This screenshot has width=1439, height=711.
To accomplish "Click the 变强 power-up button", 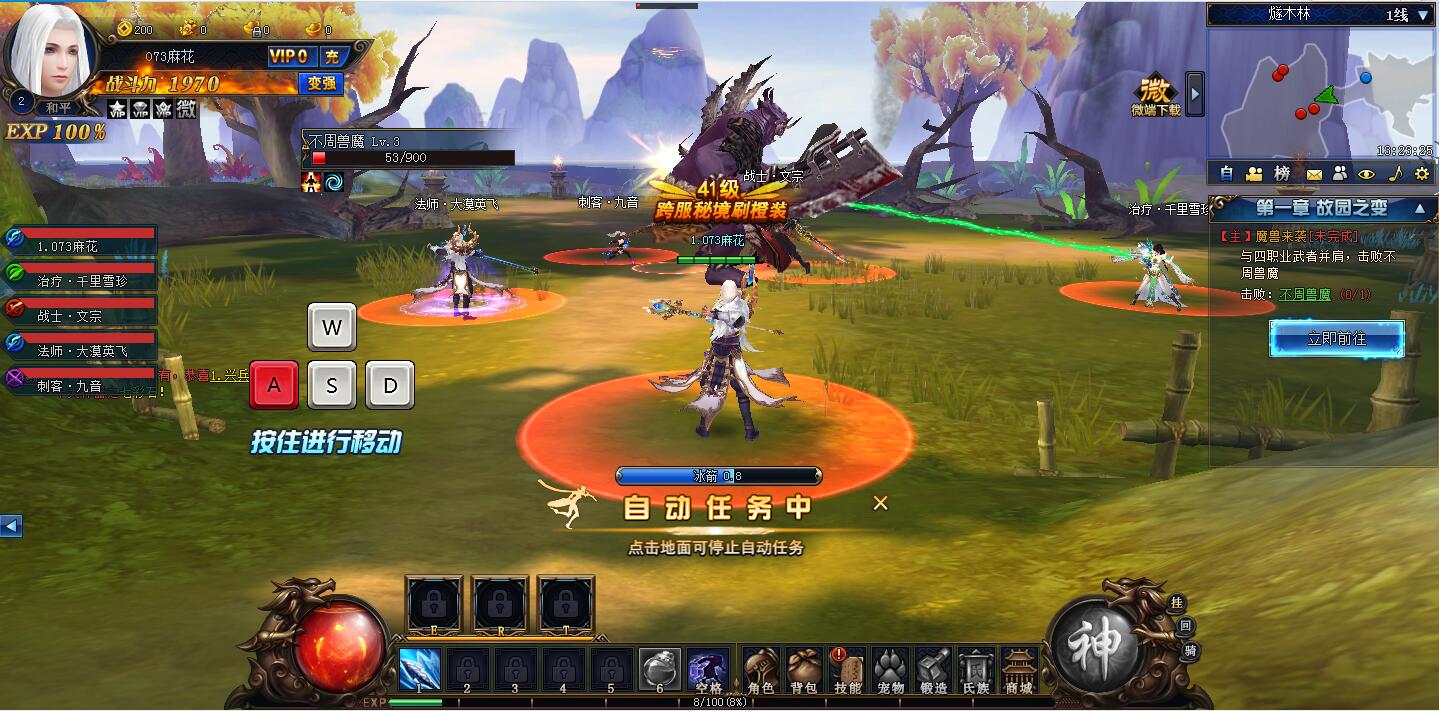I will 321,83.
